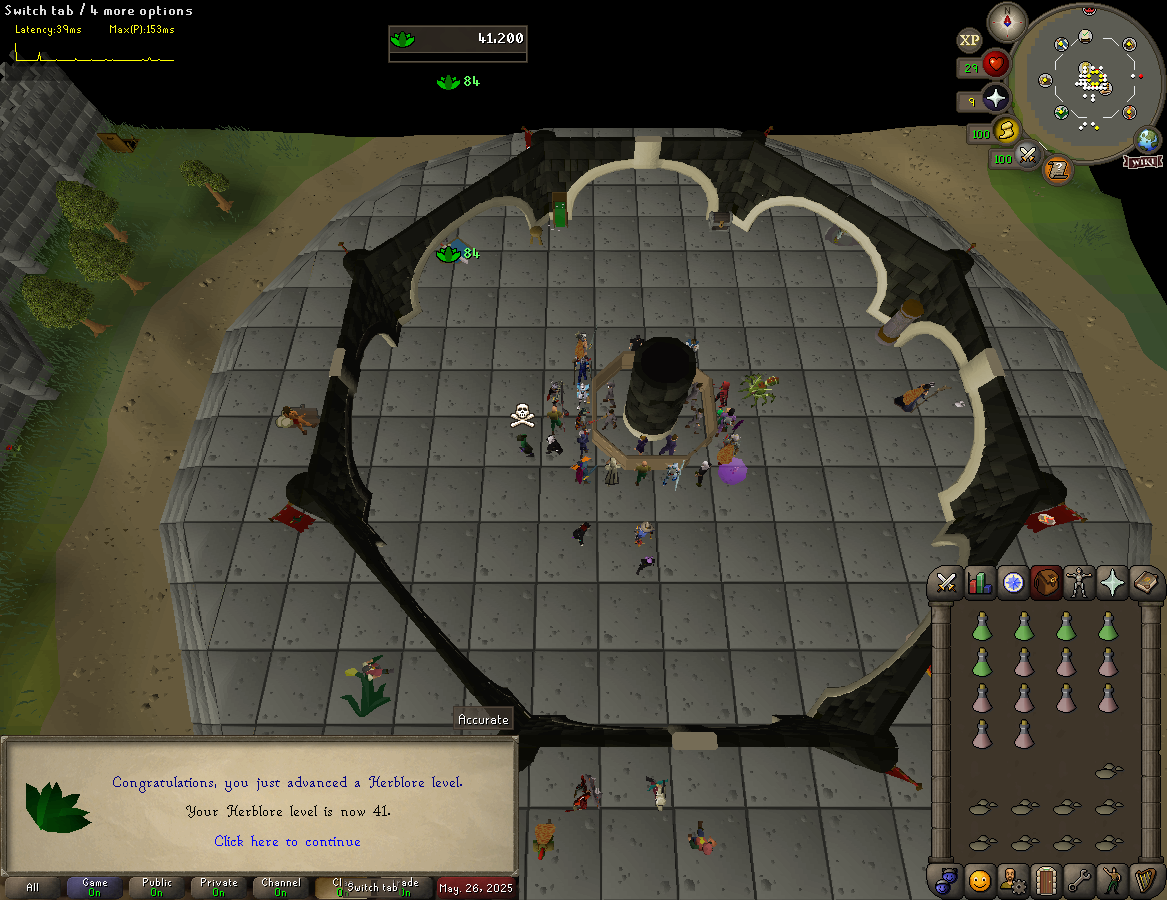Select the first green potion in inventory
Viewport: 1167px width, 900px height.
tap(981, 627)
